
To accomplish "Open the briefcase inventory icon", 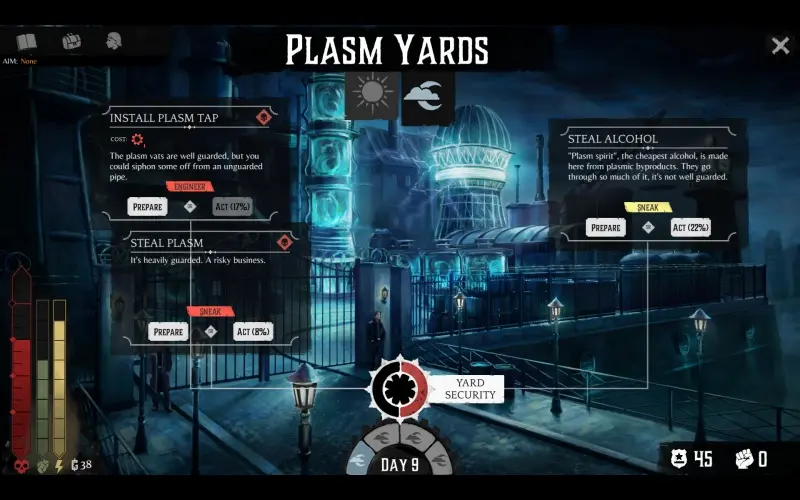I will (71, 42).
